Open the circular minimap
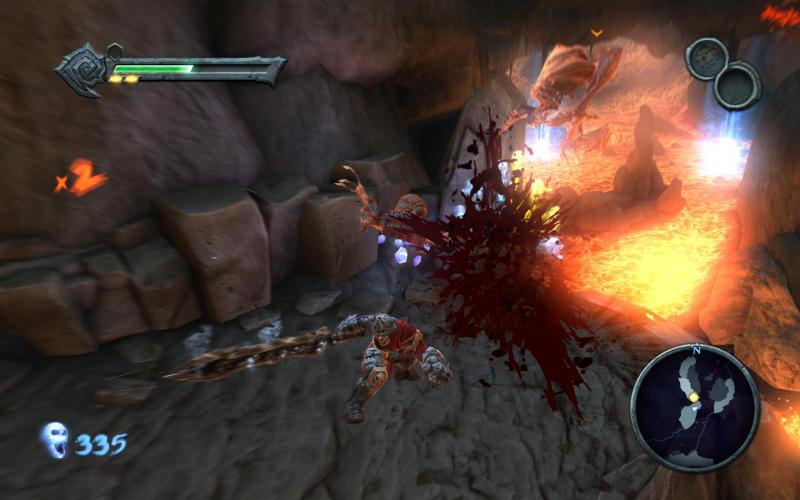800x500 pixels. (694, 407)
